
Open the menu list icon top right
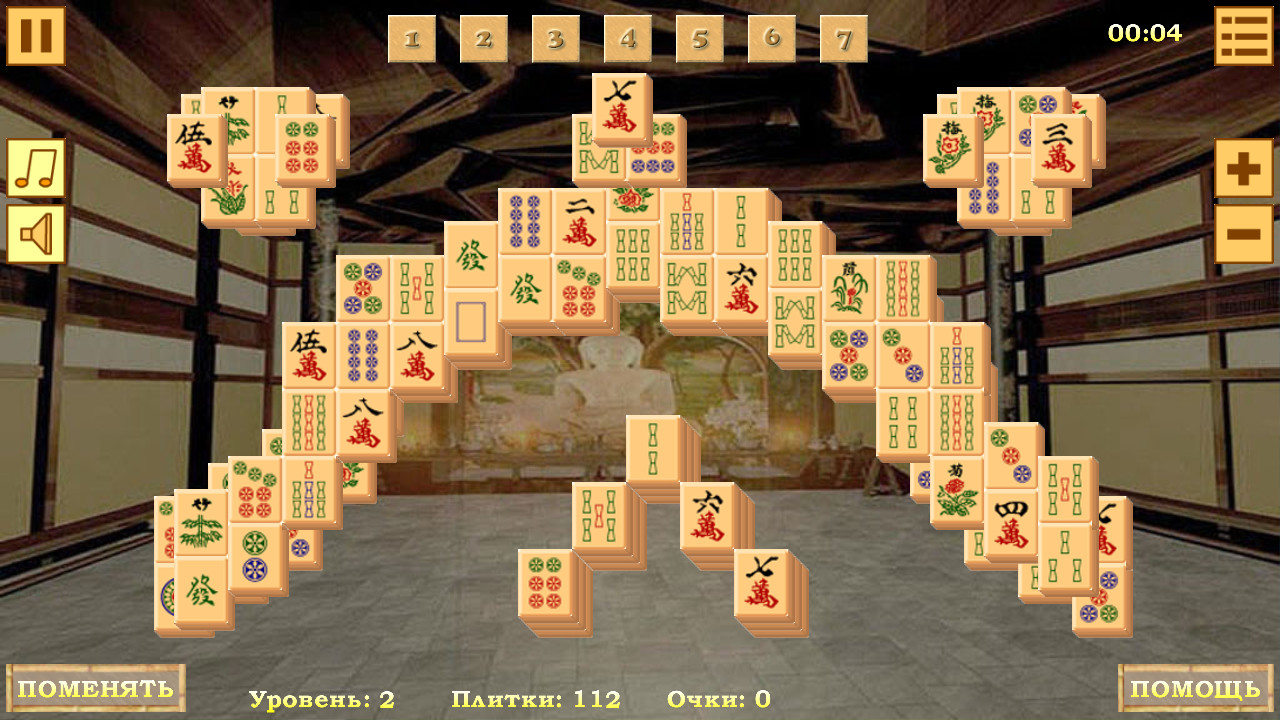(1244, 34)
